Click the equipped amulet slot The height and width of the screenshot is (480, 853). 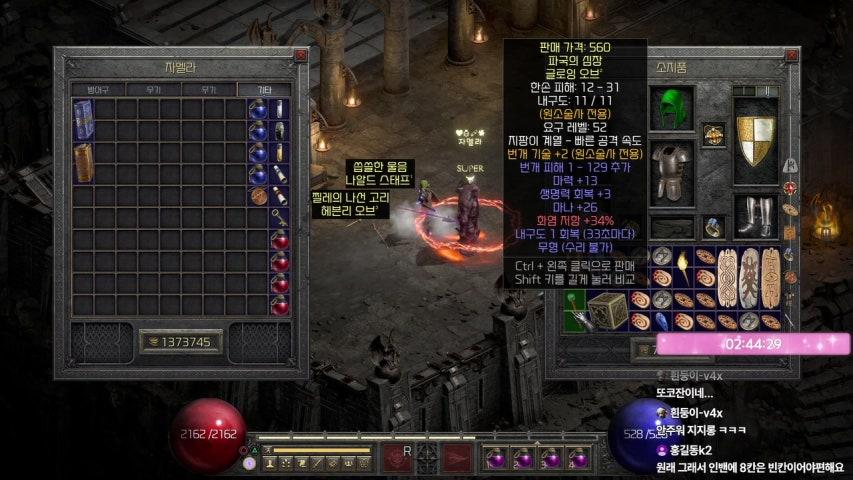(x=713, y=135)
